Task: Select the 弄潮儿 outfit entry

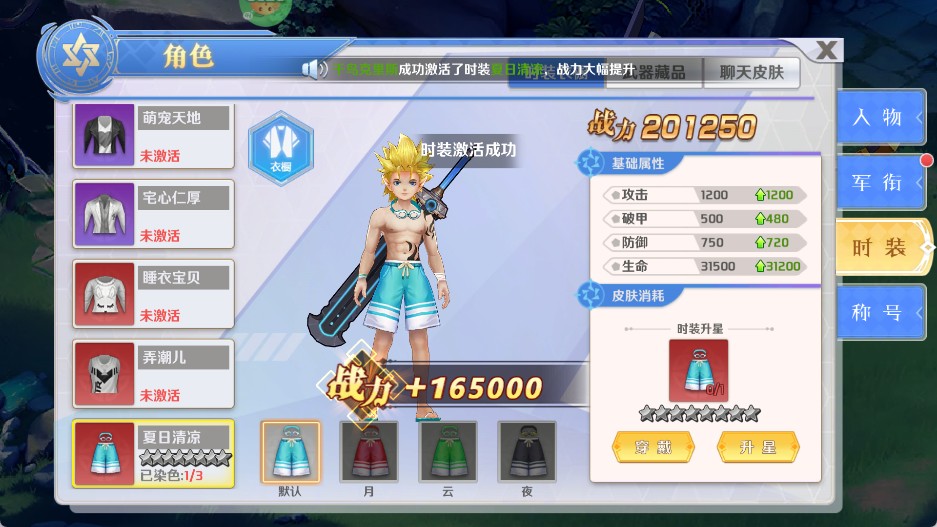Action: point(154,374)
